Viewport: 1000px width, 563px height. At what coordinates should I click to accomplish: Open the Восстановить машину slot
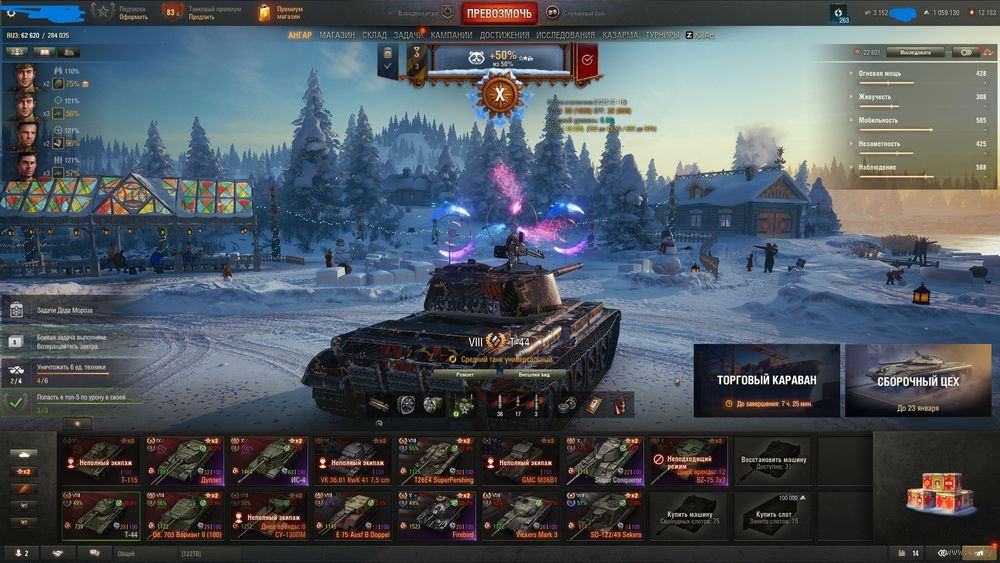click(773, 461)
